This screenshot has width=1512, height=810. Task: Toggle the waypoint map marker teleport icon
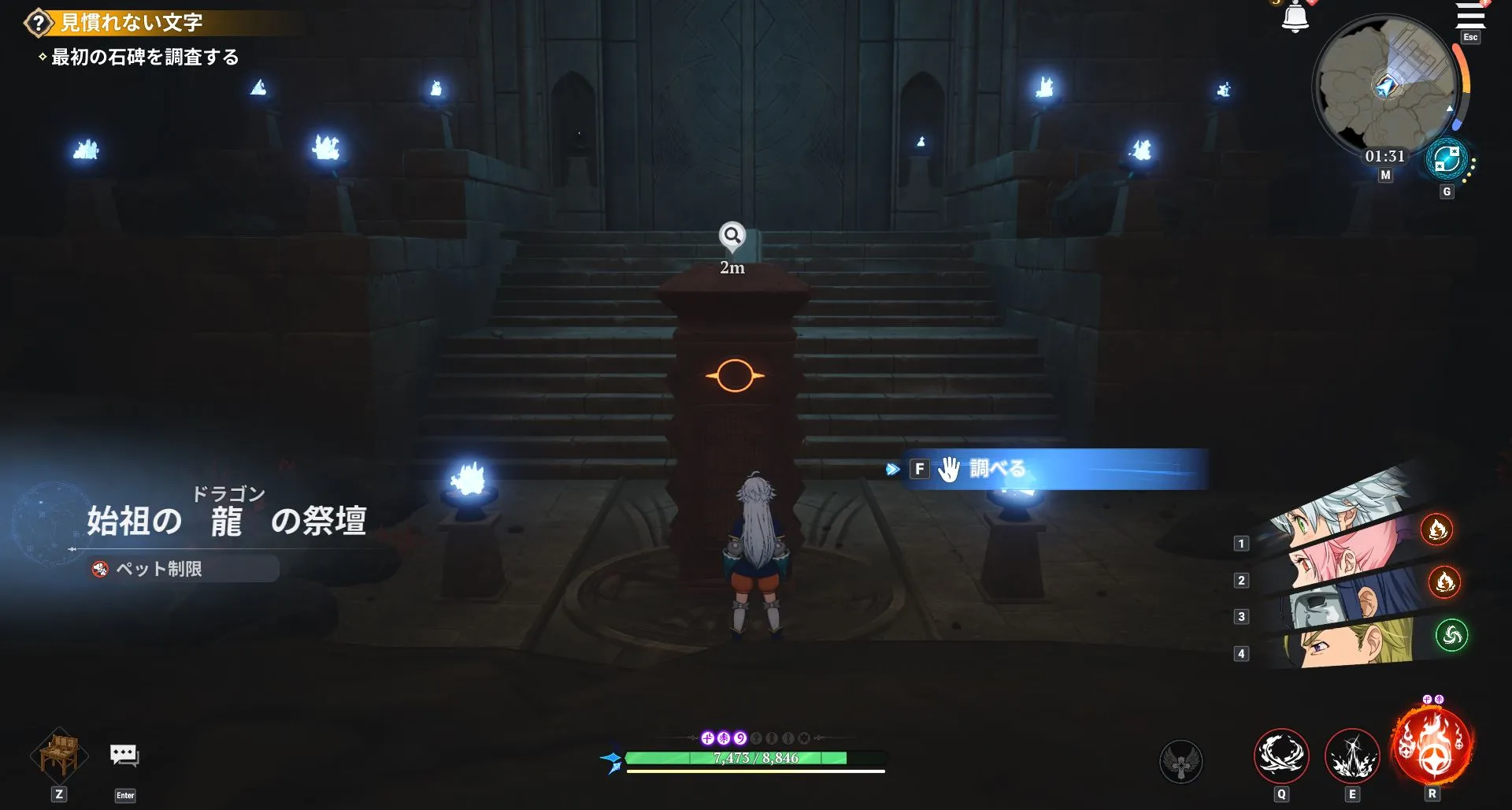1447,156
